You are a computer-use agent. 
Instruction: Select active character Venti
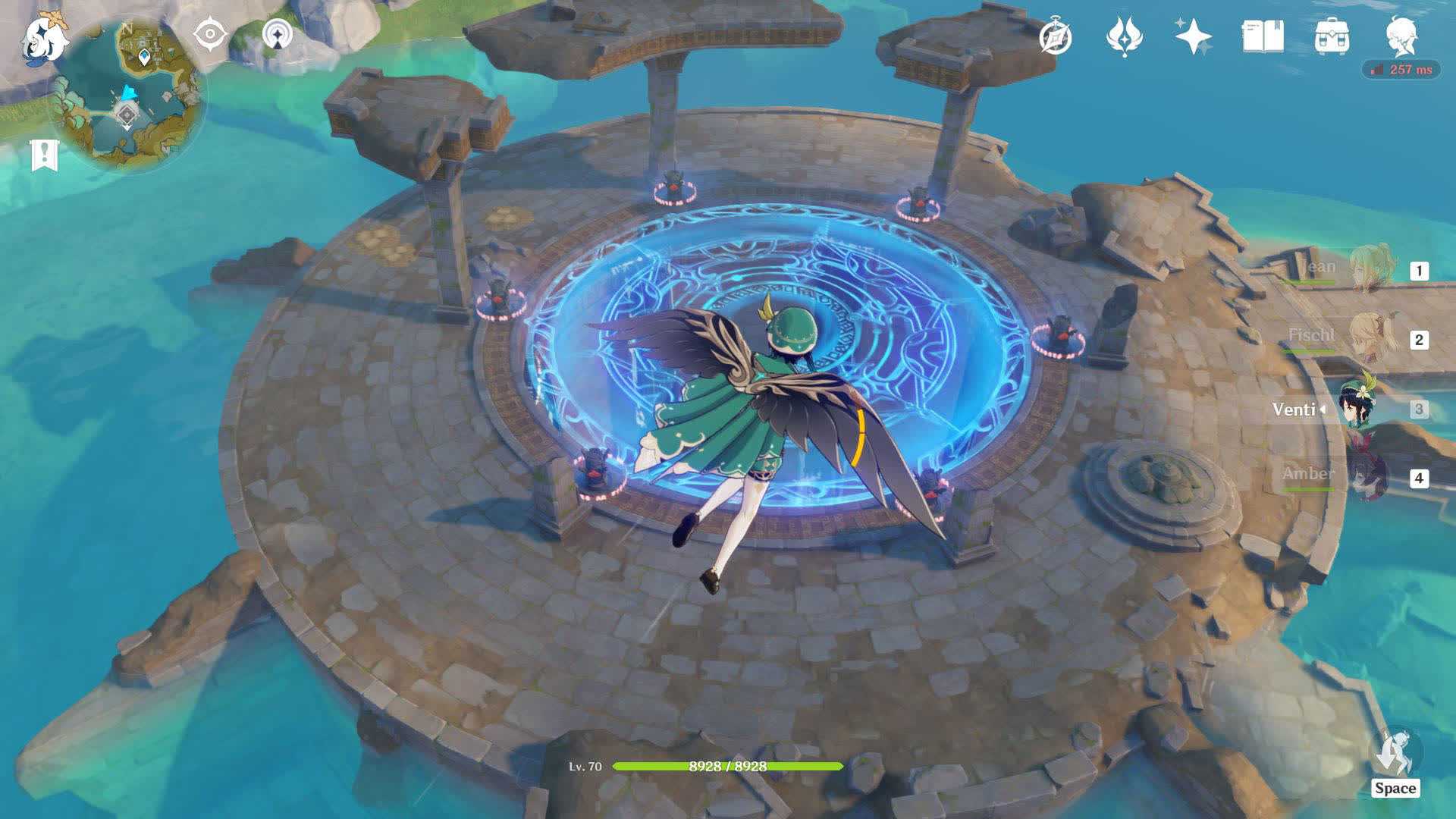(1357, 408)
